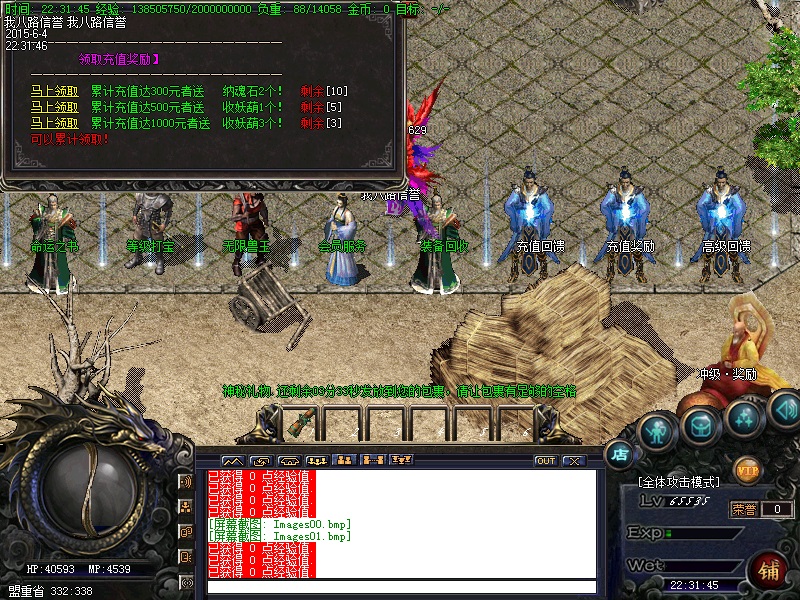800x600 pixels.
Task: Open the character status icon
Action: (x=655, y=431)
